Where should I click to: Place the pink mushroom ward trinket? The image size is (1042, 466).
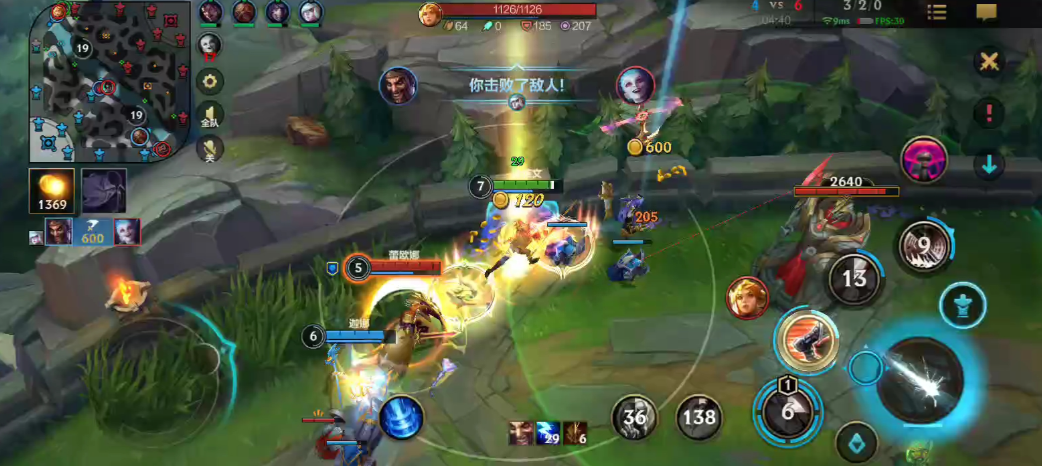coord(924,160)
